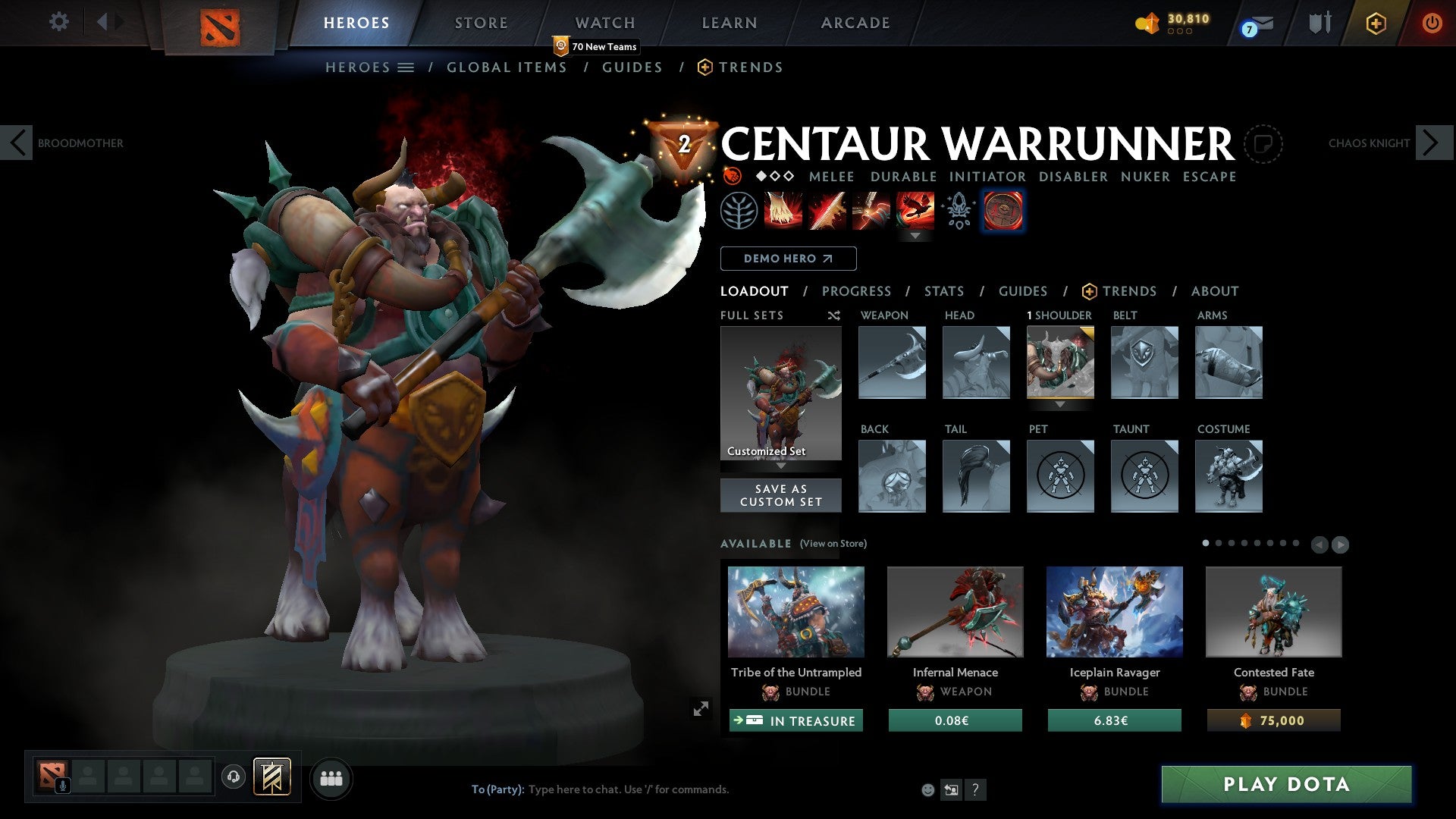
Task: Enable the highlighted facet seal icon
Action: [x=1003, y=210]
